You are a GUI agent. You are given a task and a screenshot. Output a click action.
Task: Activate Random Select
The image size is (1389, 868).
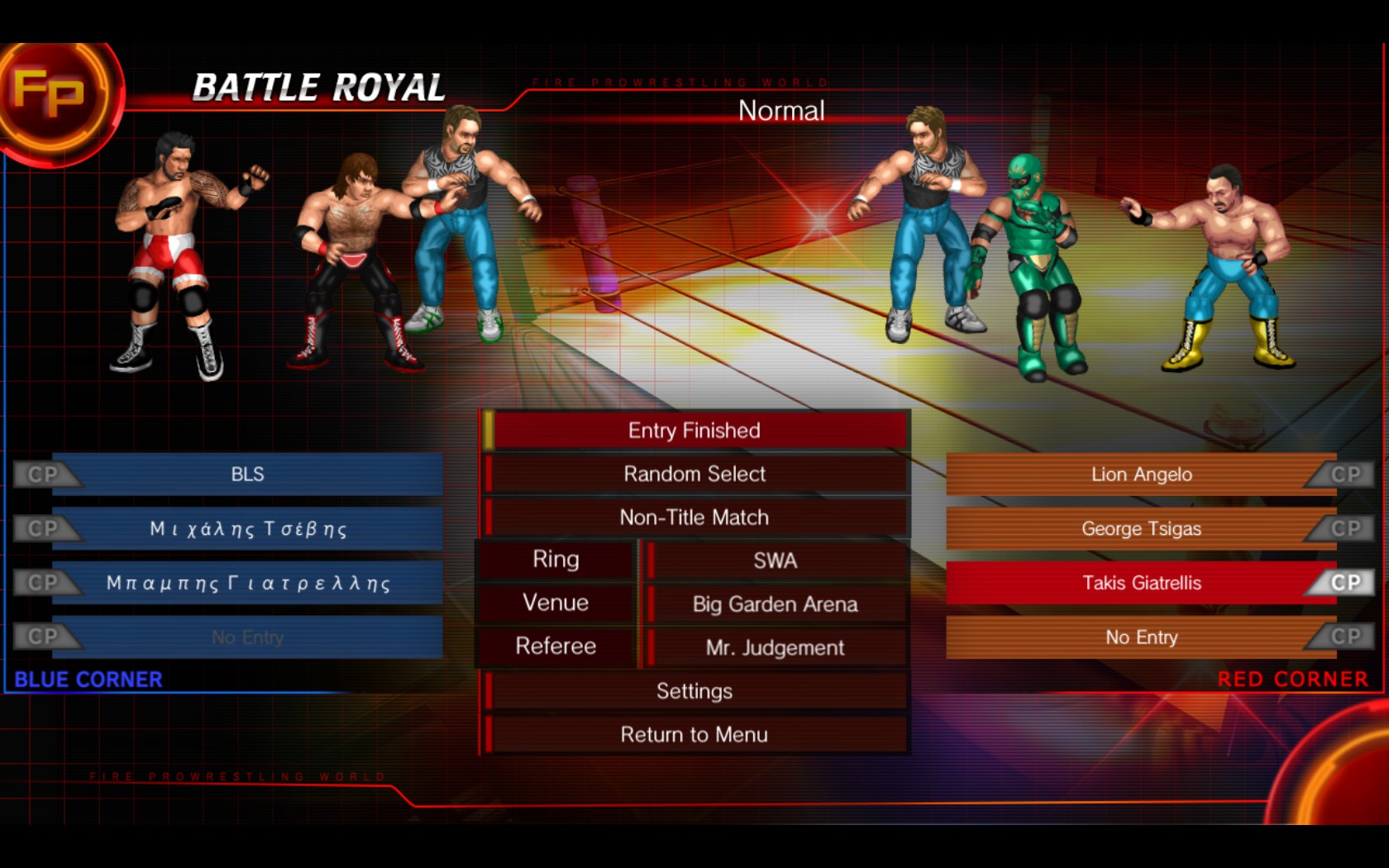click(x=694, y=474)
